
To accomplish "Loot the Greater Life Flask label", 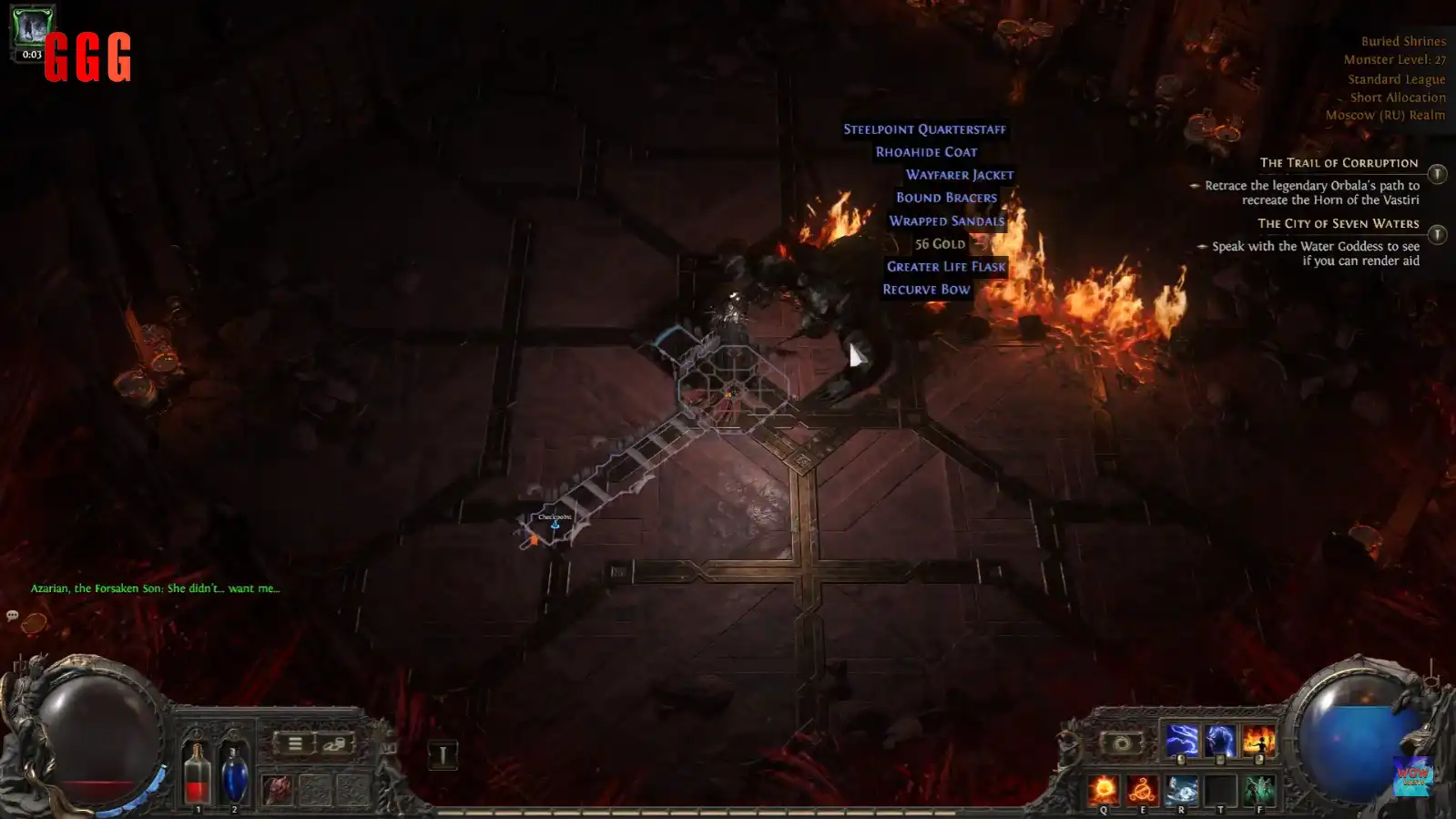I will click(x=946, y=266).
